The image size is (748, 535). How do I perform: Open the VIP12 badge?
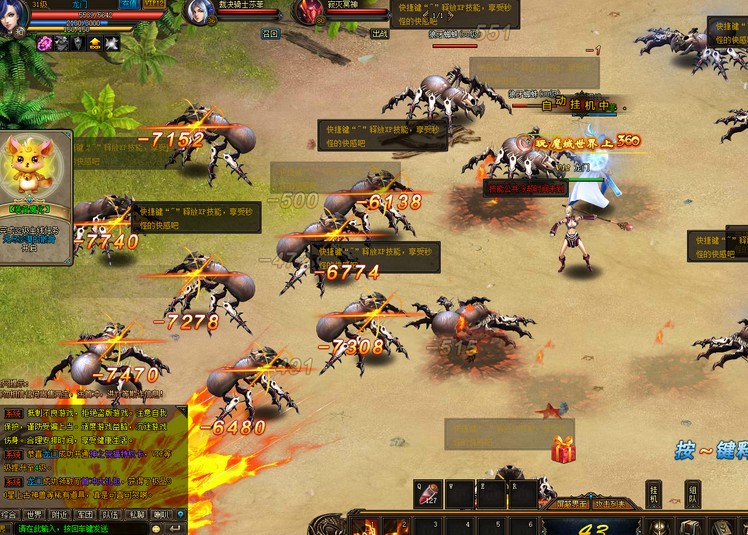[155, 4]
